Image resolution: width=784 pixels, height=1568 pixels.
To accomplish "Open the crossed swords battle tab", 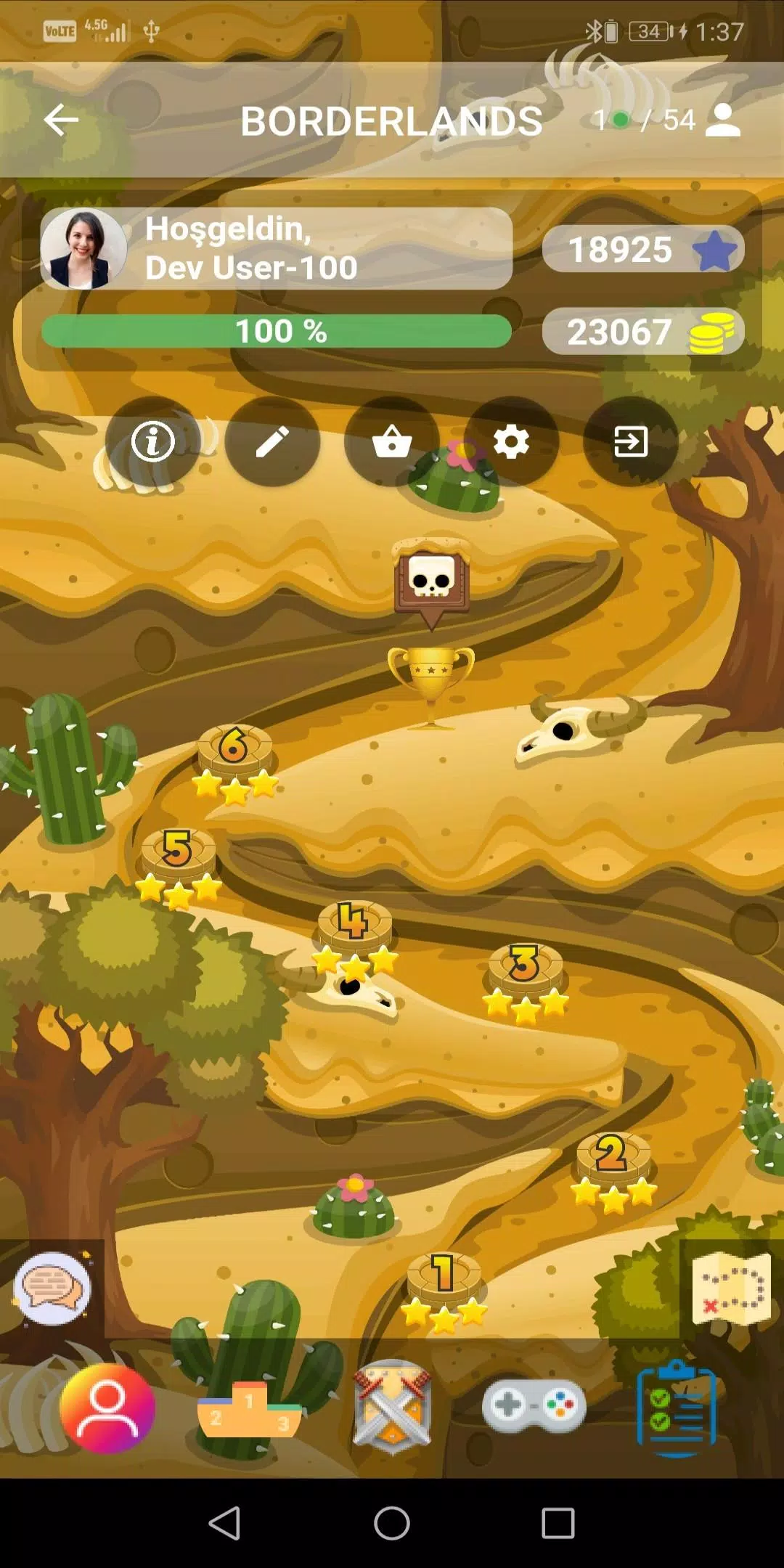I will coord(392,1408).
